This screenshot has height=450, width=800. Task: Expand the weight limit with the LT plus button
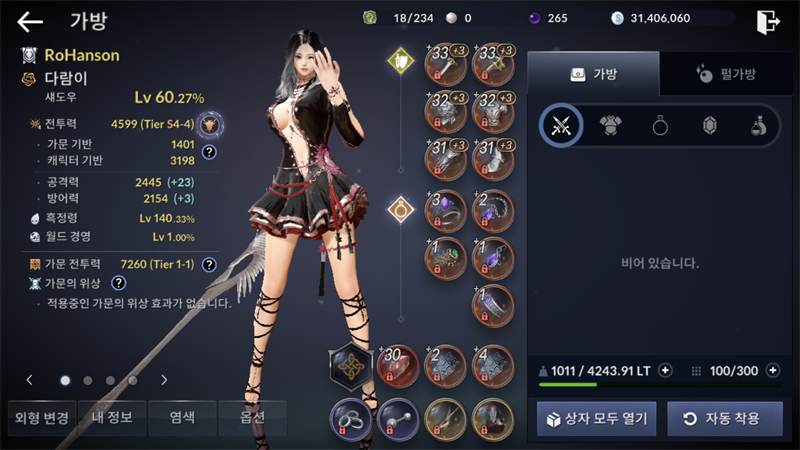665,370
